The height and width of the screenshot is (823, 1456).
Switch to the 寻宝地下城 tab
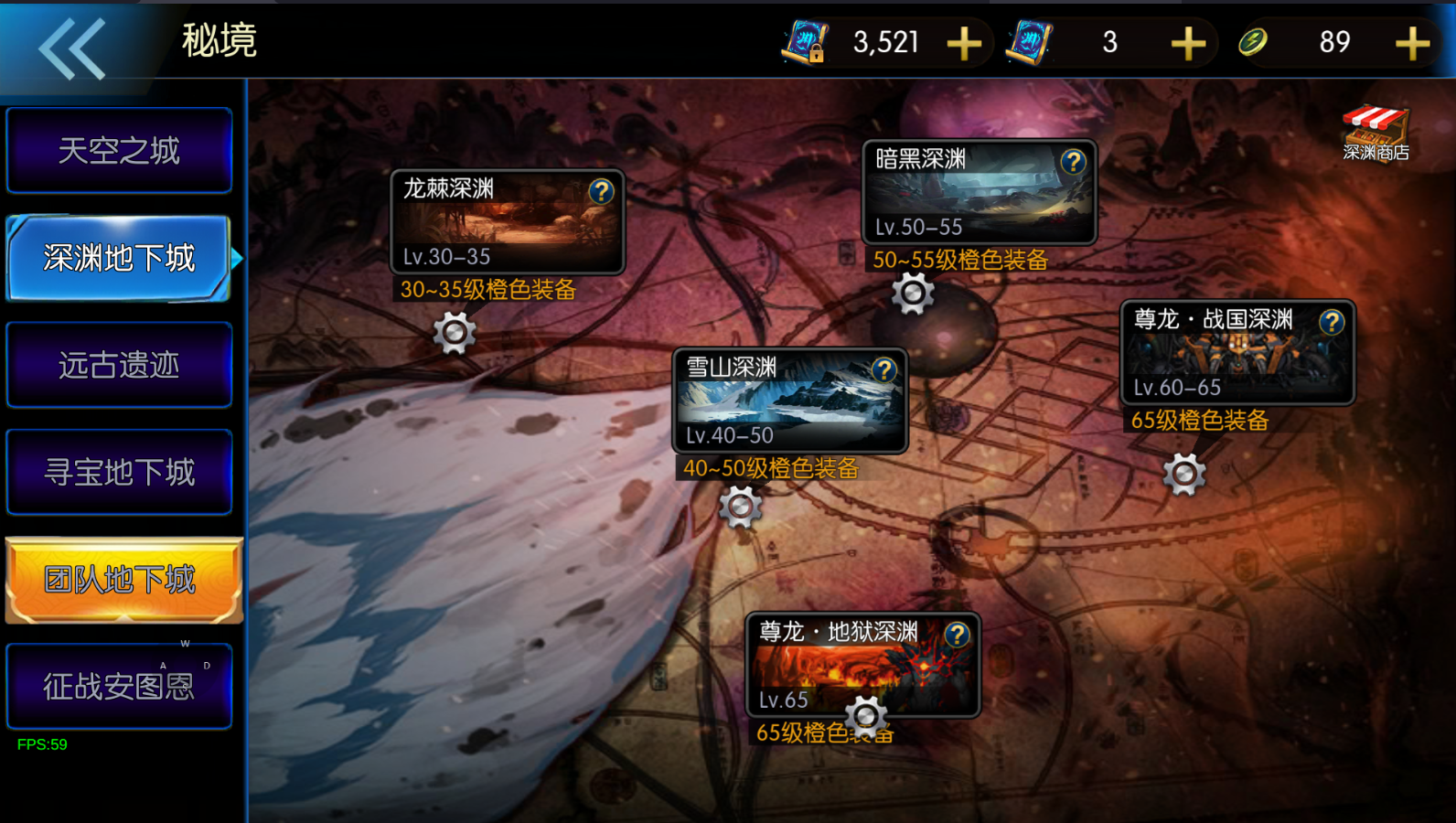[x=119, y=472]
